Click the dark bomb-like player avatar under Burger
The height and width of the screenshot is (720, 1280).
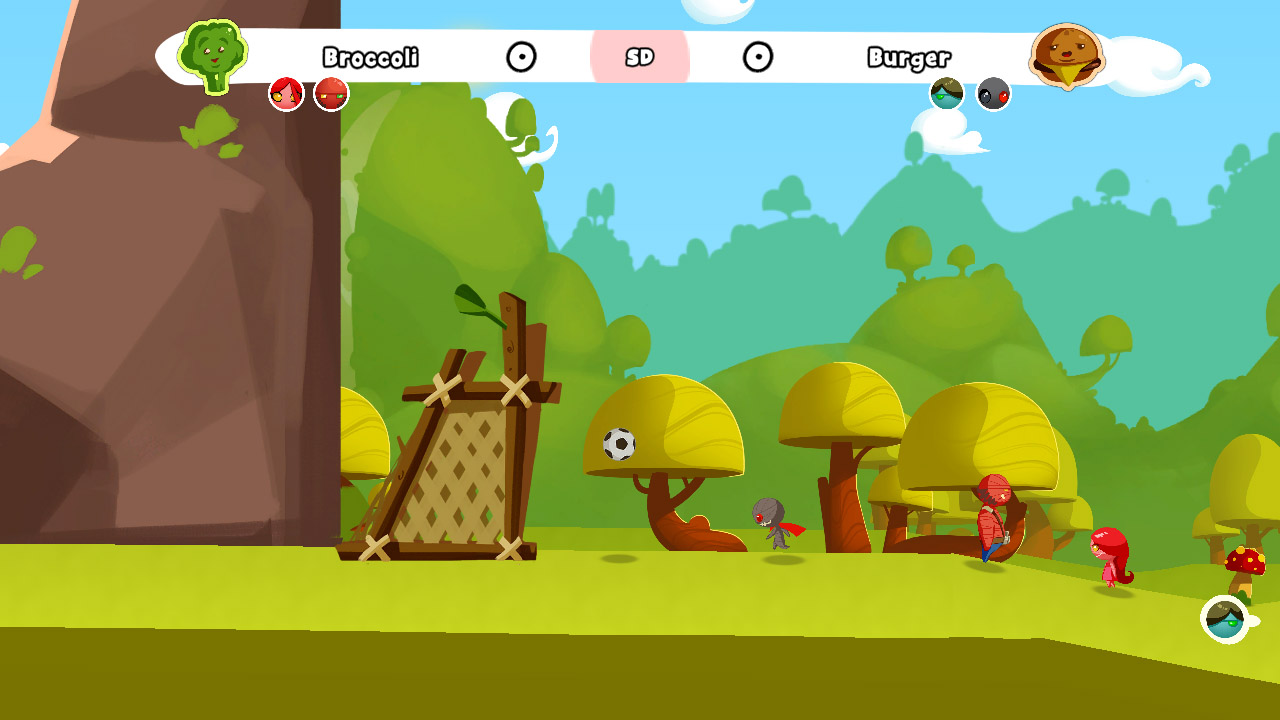[991, 93]
